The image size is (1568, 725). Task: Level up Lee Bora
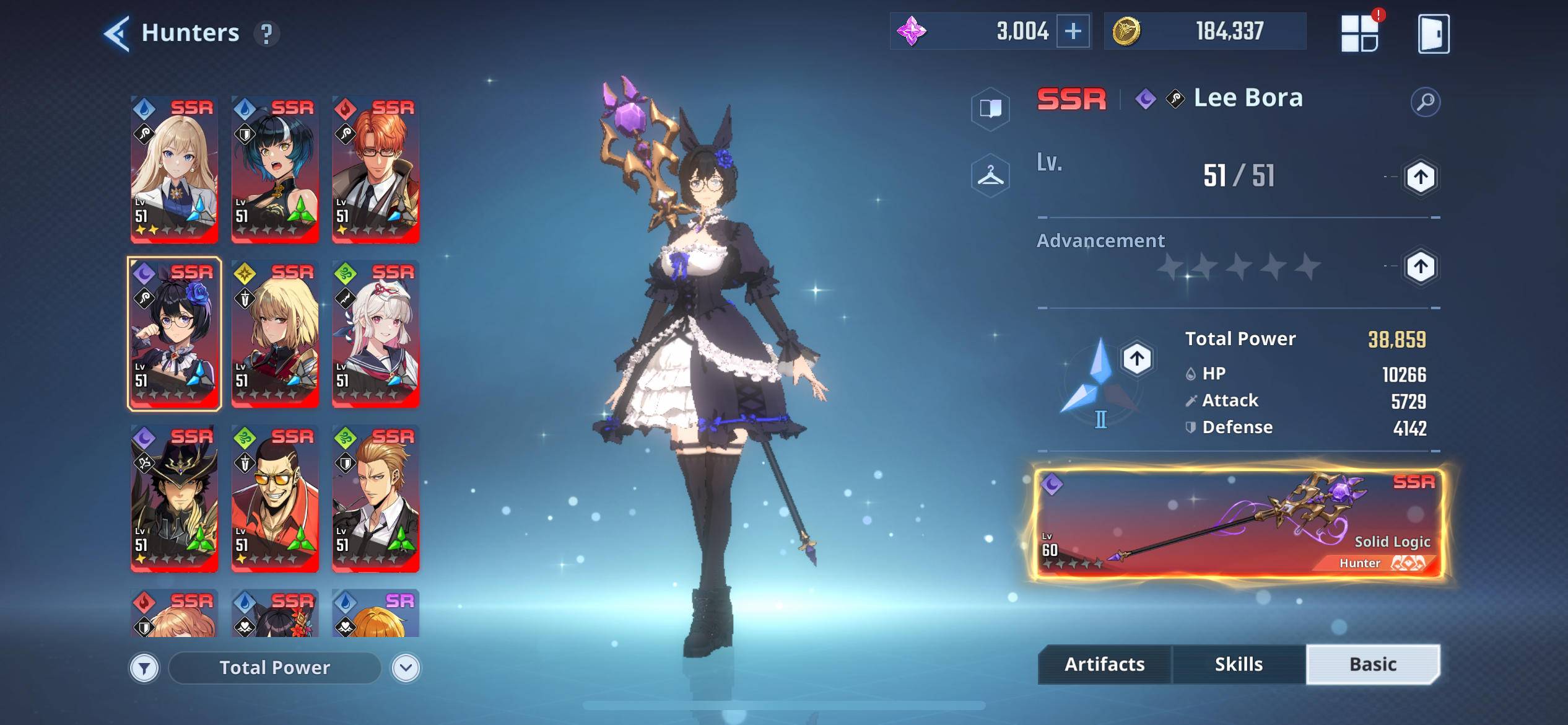[1420, 178]
